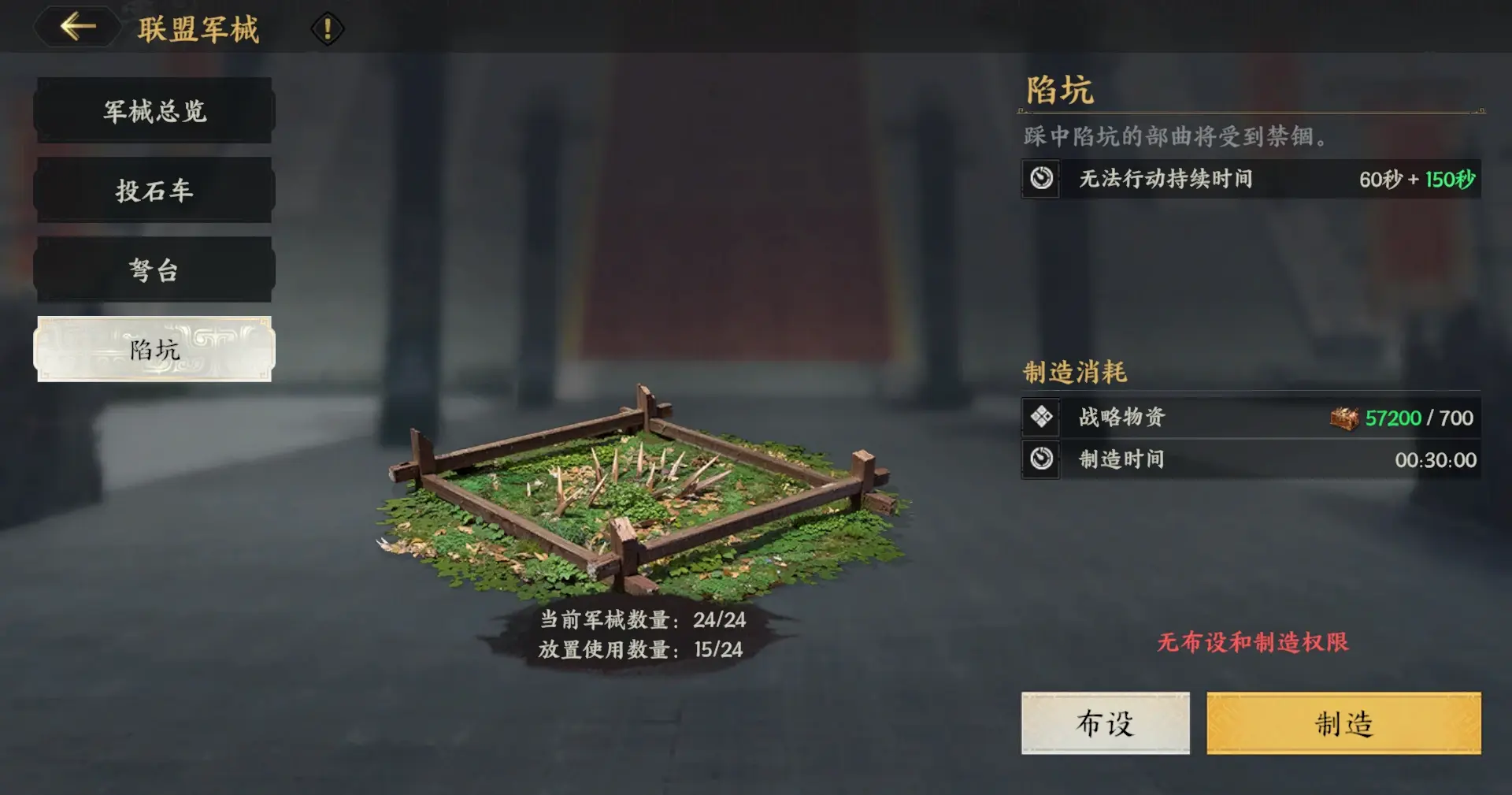Click the clock icon beside 制造时间
Screen dimensions: 1512x795
[1041, 459]
